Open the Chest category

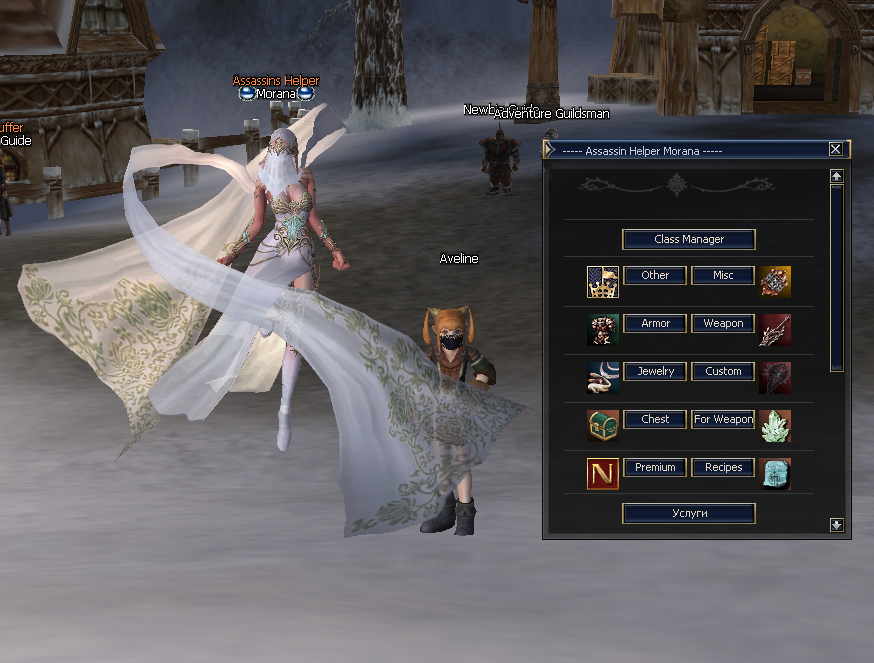[655, 419]
